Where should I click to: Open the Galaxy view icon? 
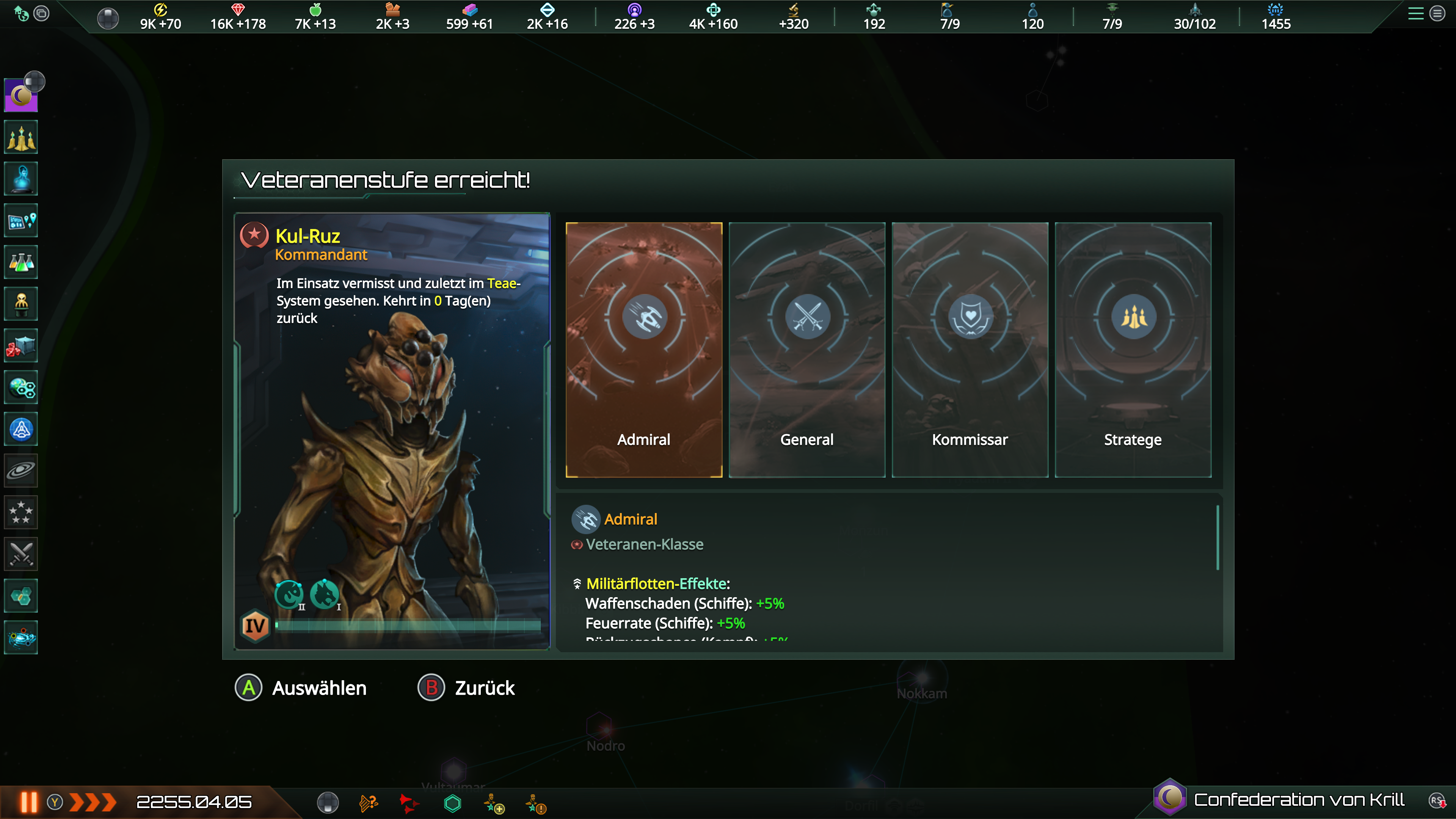click(21, 470)
